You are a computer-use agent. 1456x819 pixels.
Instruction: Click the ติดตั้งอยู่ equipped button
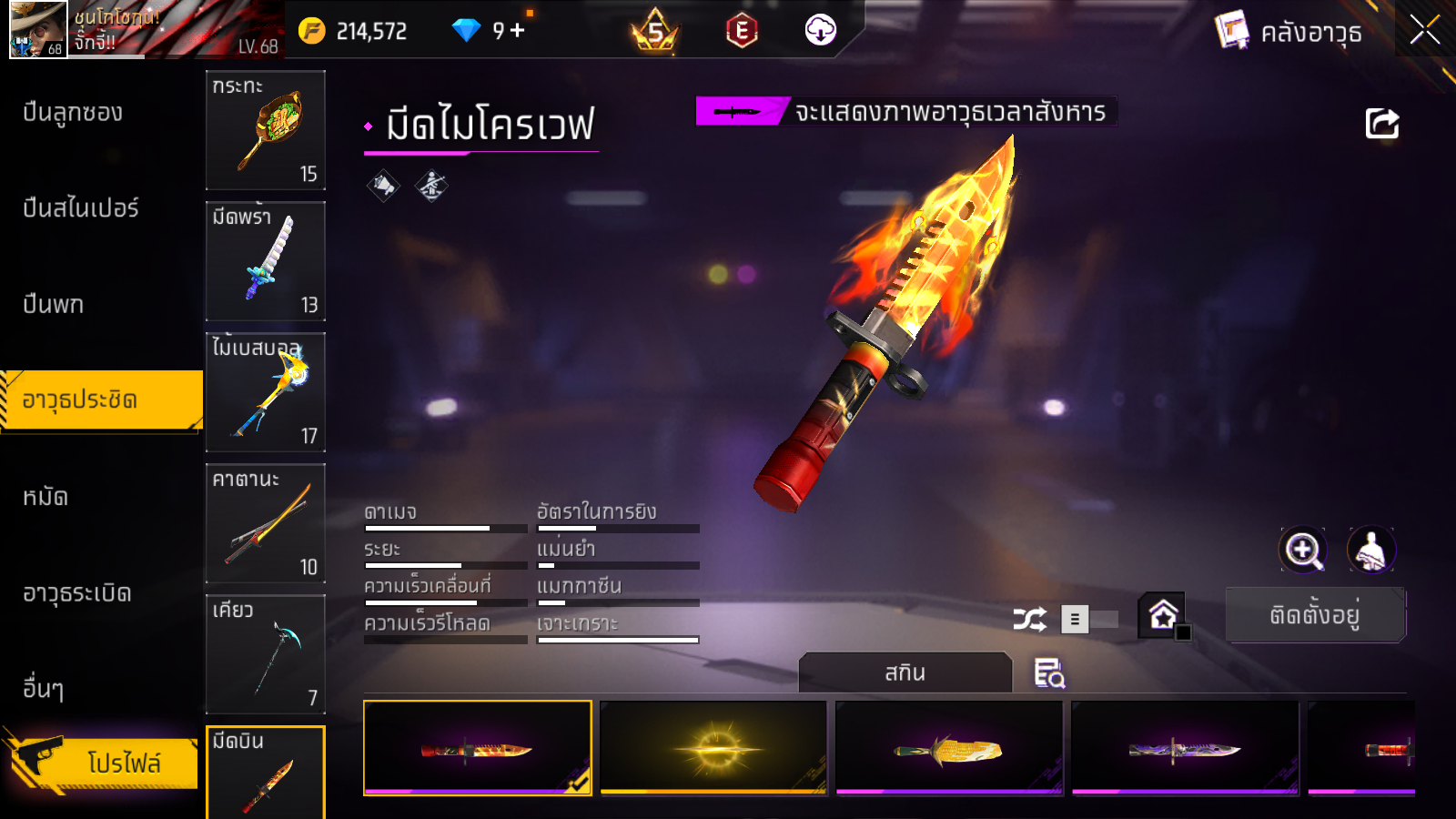click(1315, 615)
